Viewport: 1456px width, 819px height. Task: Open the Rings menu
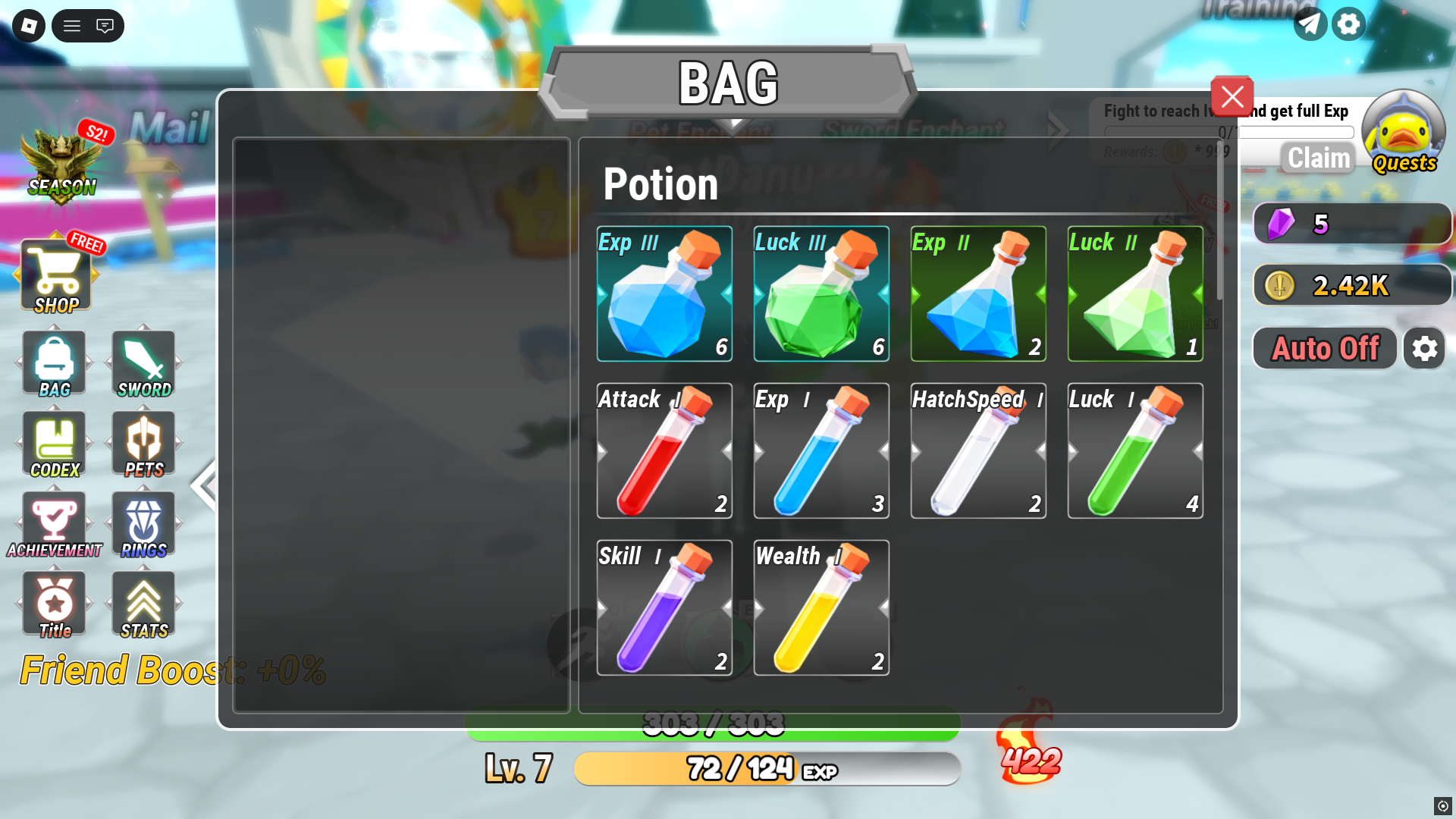(x=143, y=525)
